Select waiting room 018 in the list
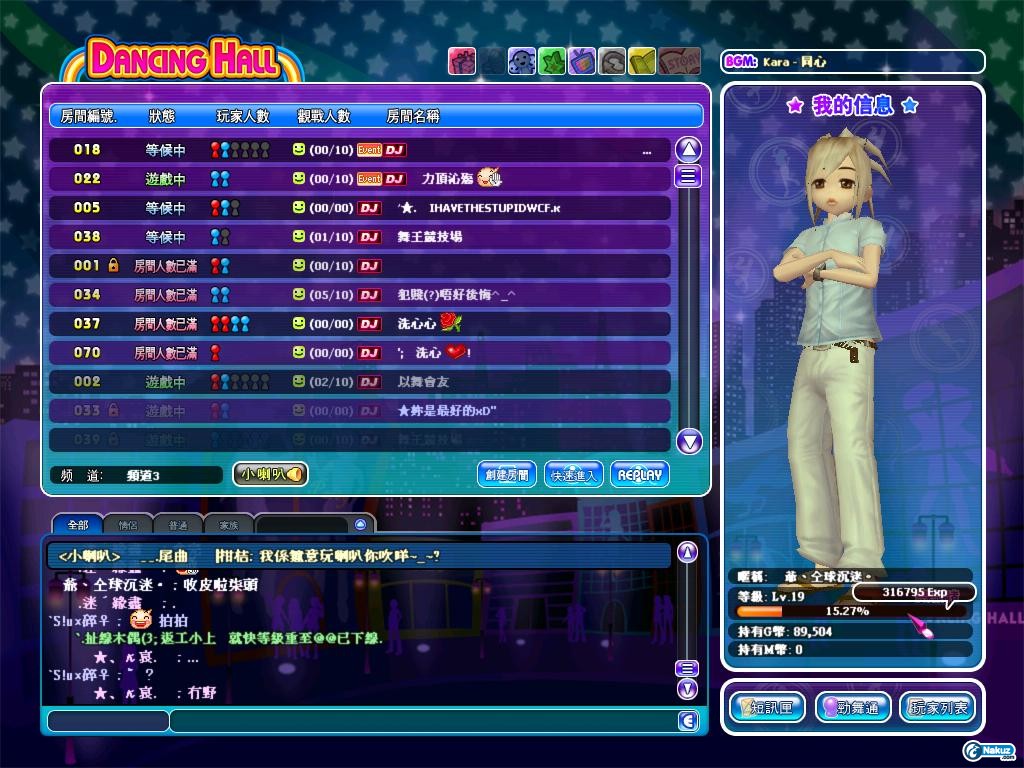Image resolution: width=1024 pixels, height=768 pixels. [360, 150]
